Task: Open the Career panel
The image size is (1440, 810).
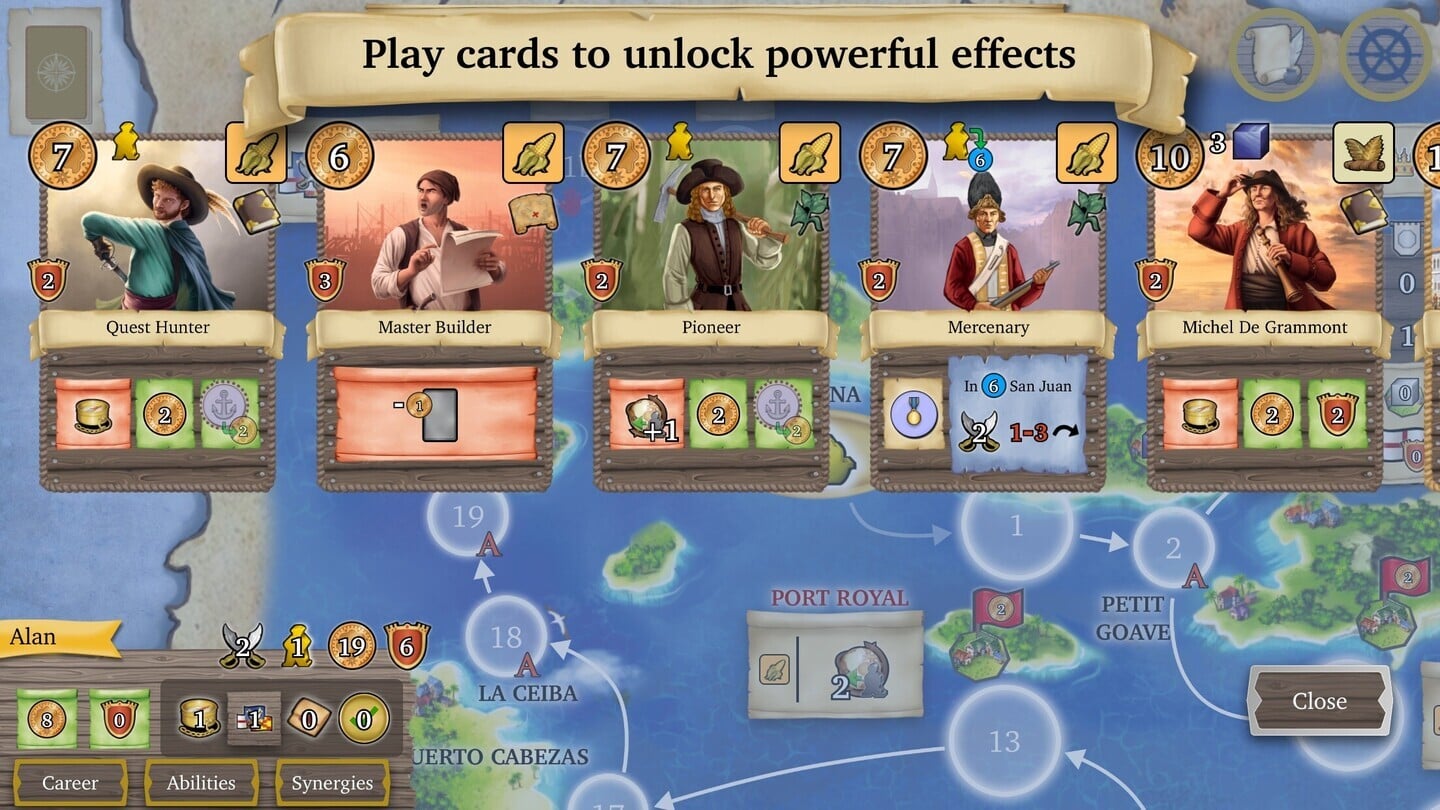Action: (x=72, y=783)
